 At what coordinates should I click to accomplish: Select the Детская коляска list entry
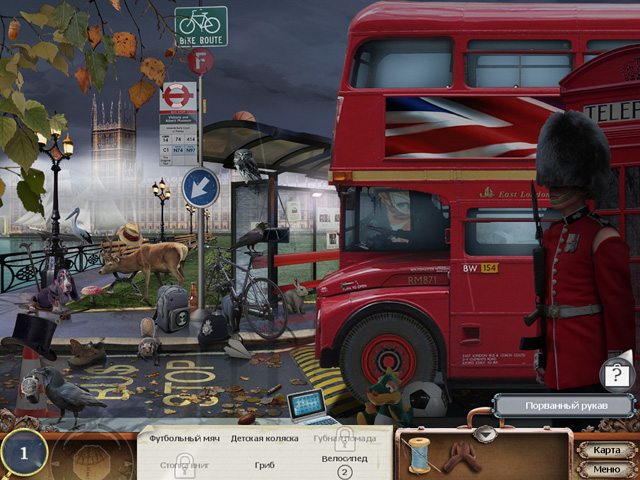tap(263, 438)
